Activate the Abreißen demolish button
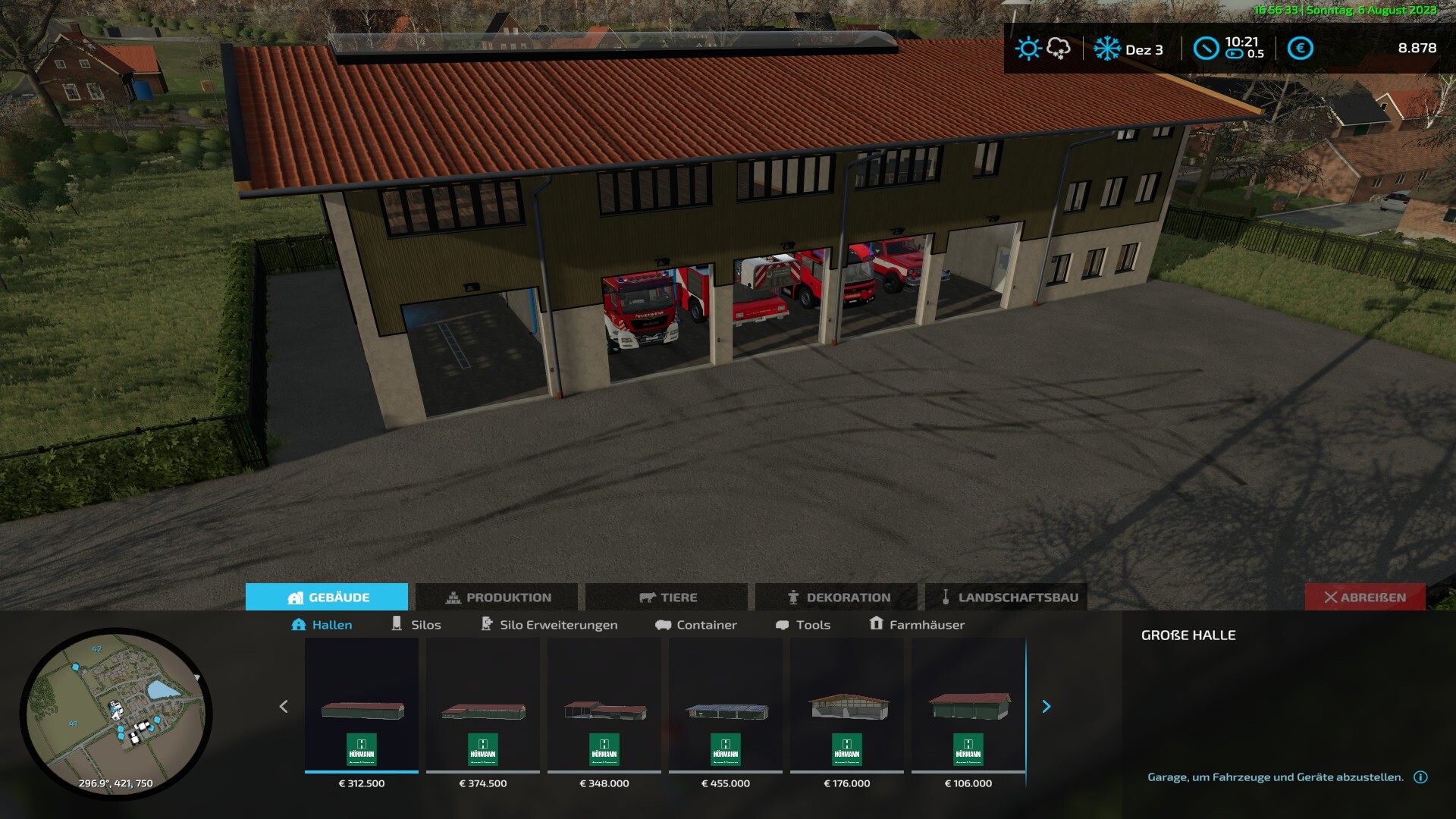The height and width of the screenshot is (819, 1456). coord(1365,598)
